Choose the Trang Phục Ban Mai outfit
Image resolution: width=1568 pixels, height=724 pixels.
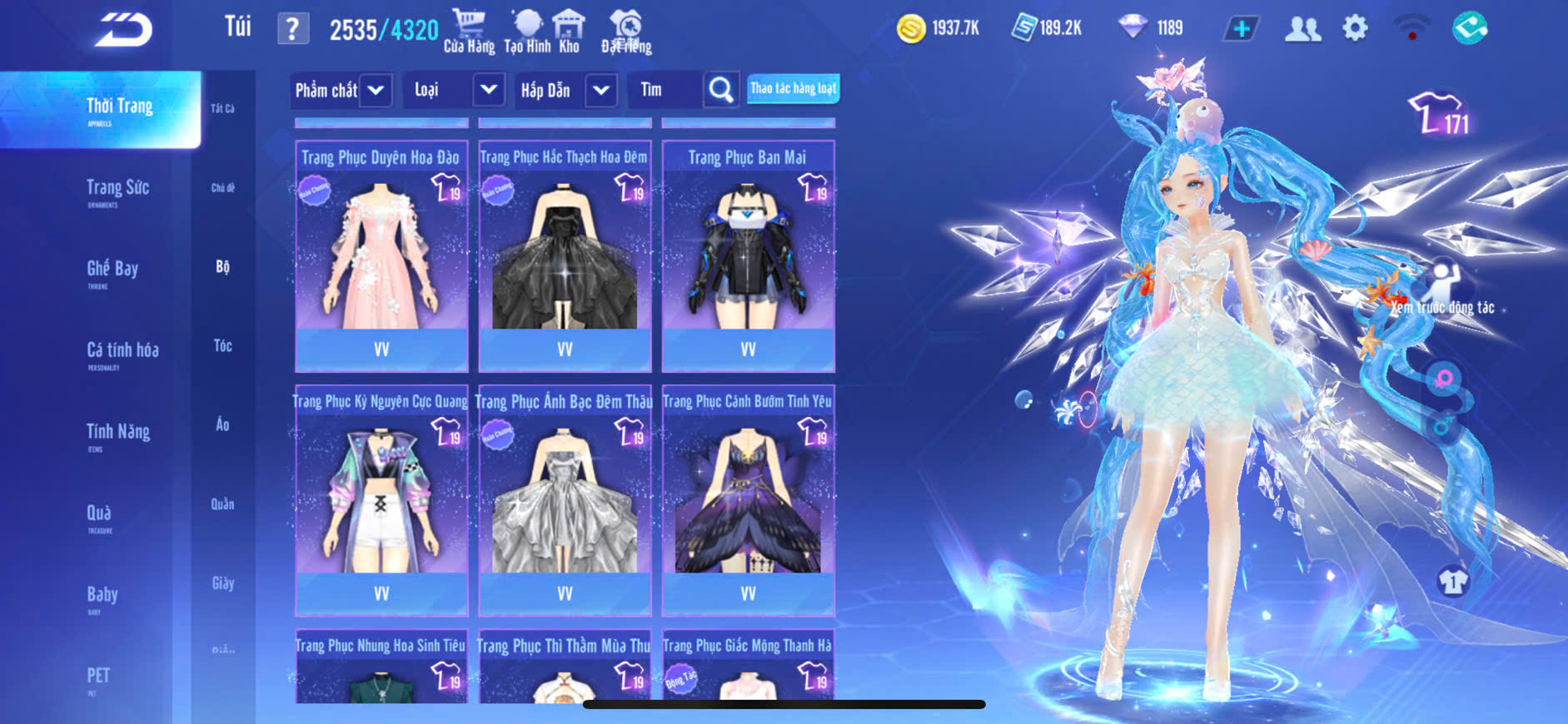748,255
